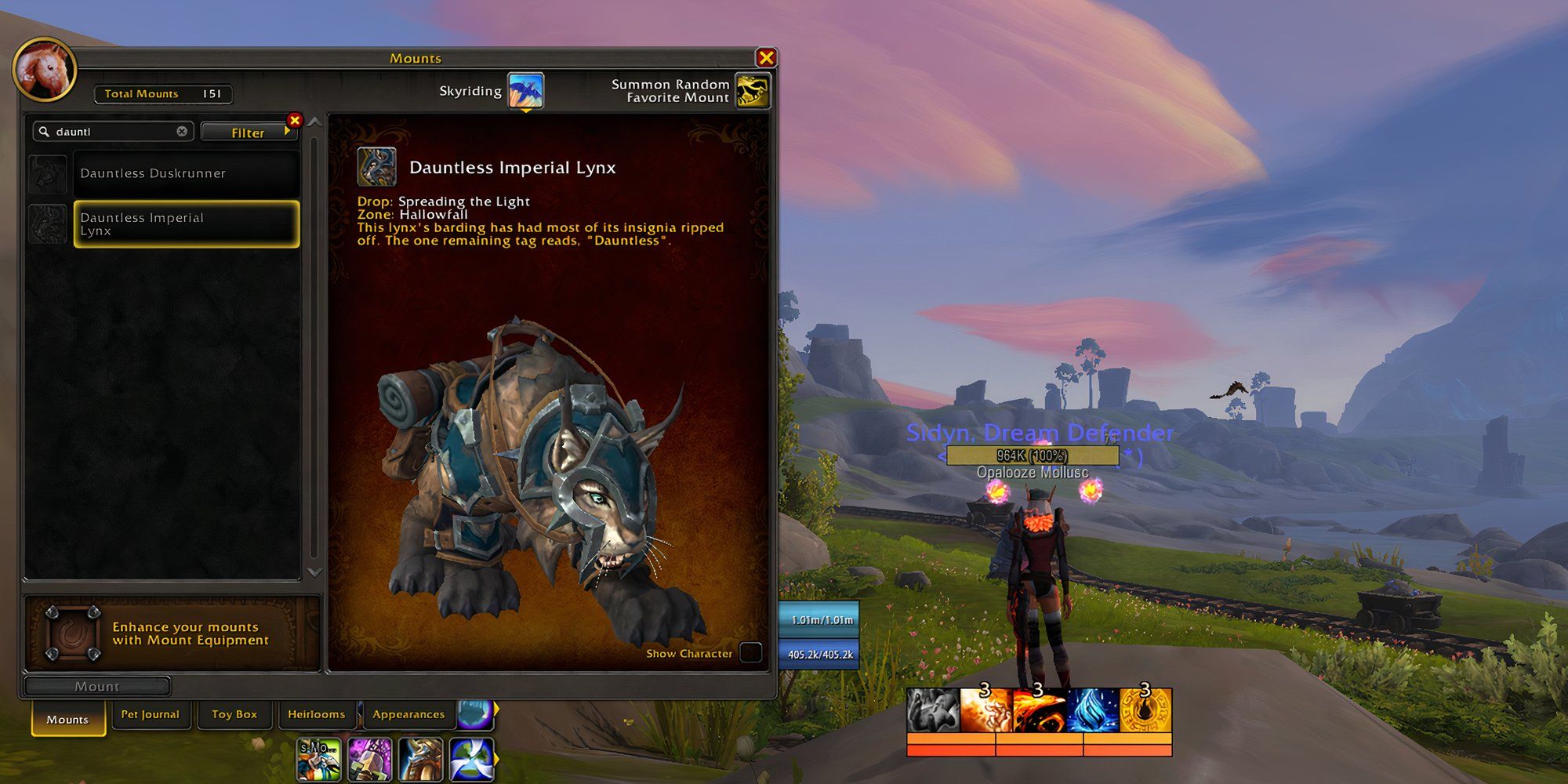
Task: Click the Summon Random Favorite Mount icon
Action: (x=753, y=91)
